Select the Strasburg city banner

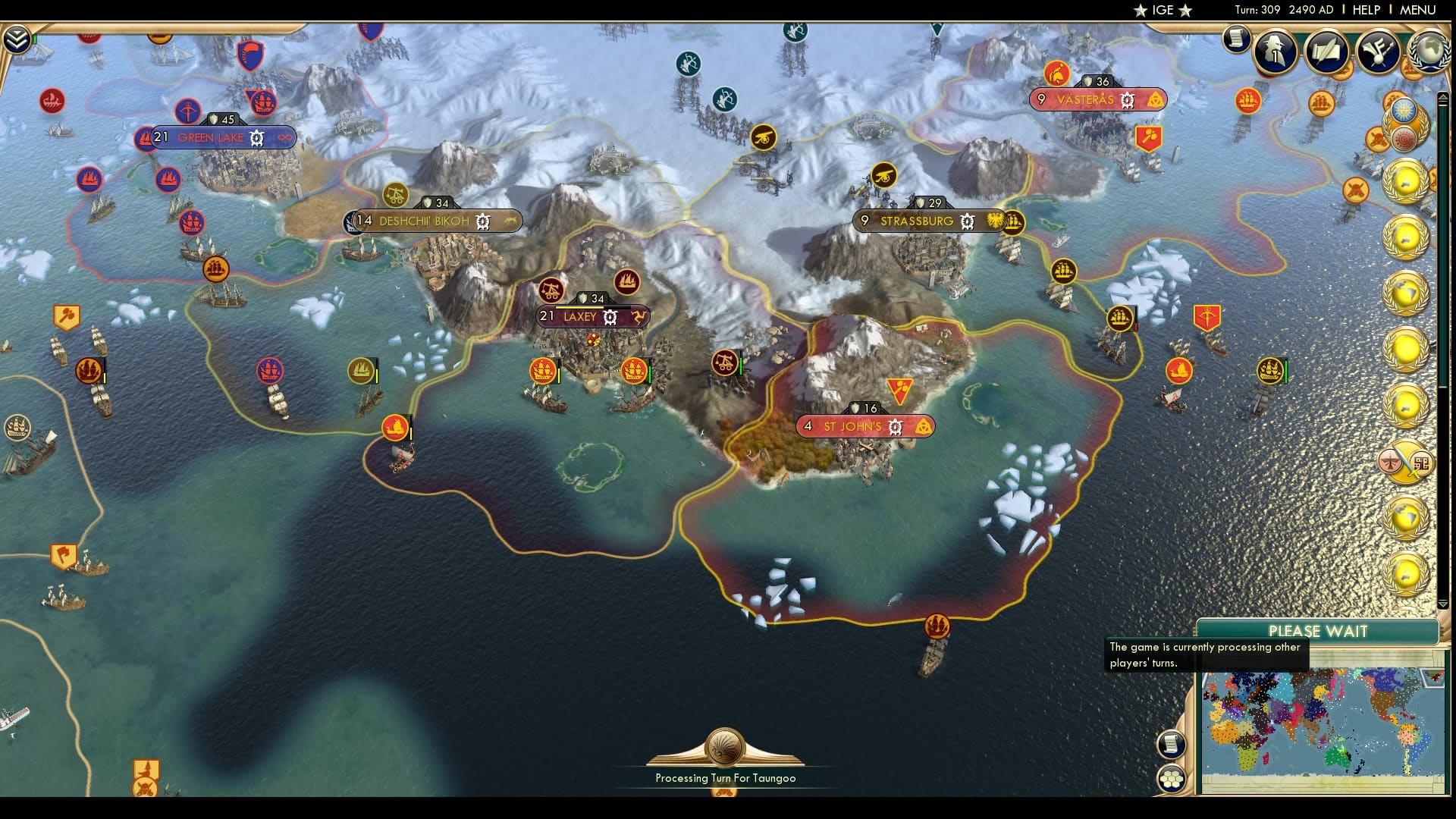[916, 221]
